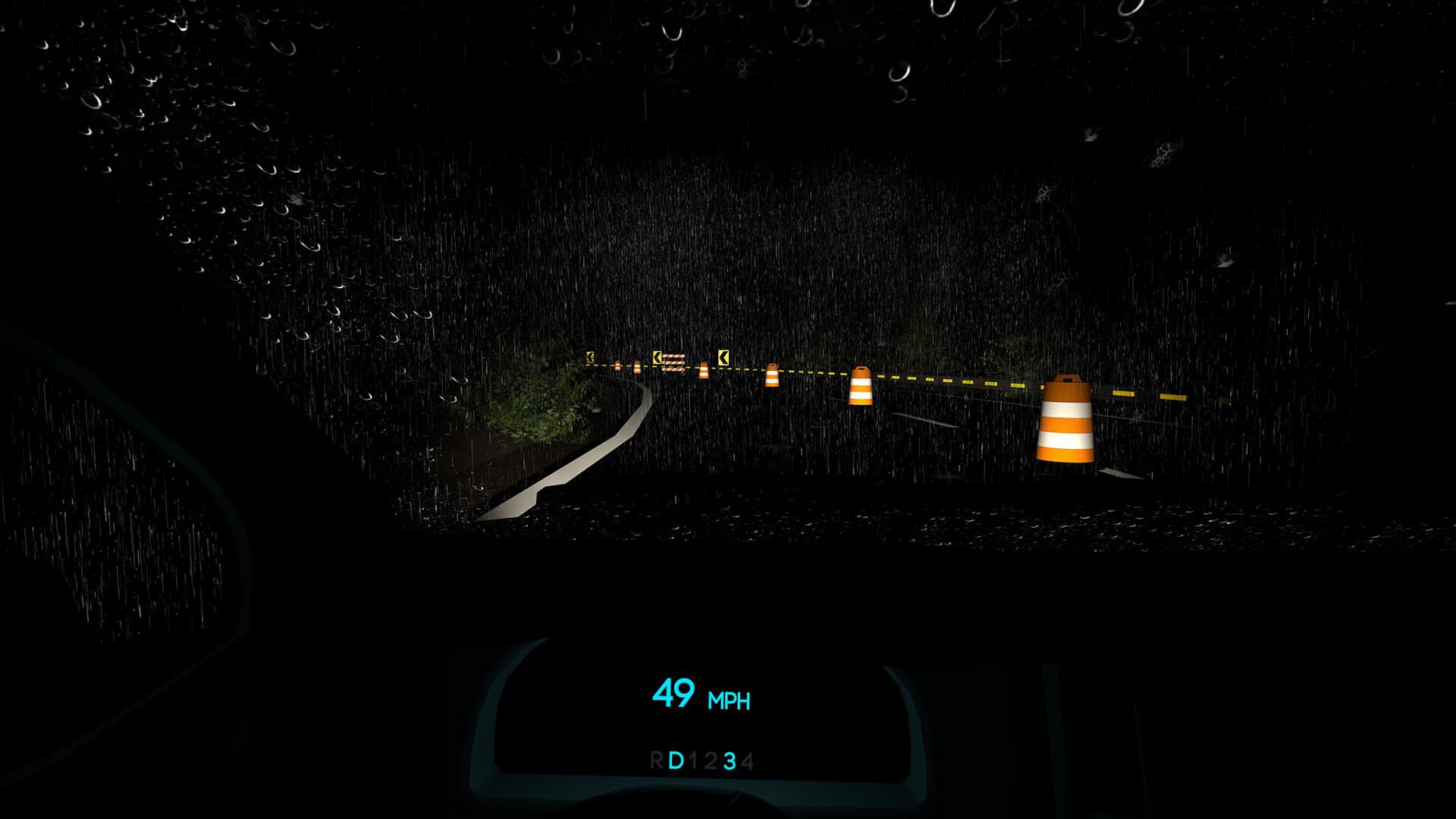Select the chevron sign beside the striped barricade
The height and width of the screenshot is (819, 1456).
(x=657, y=356)
